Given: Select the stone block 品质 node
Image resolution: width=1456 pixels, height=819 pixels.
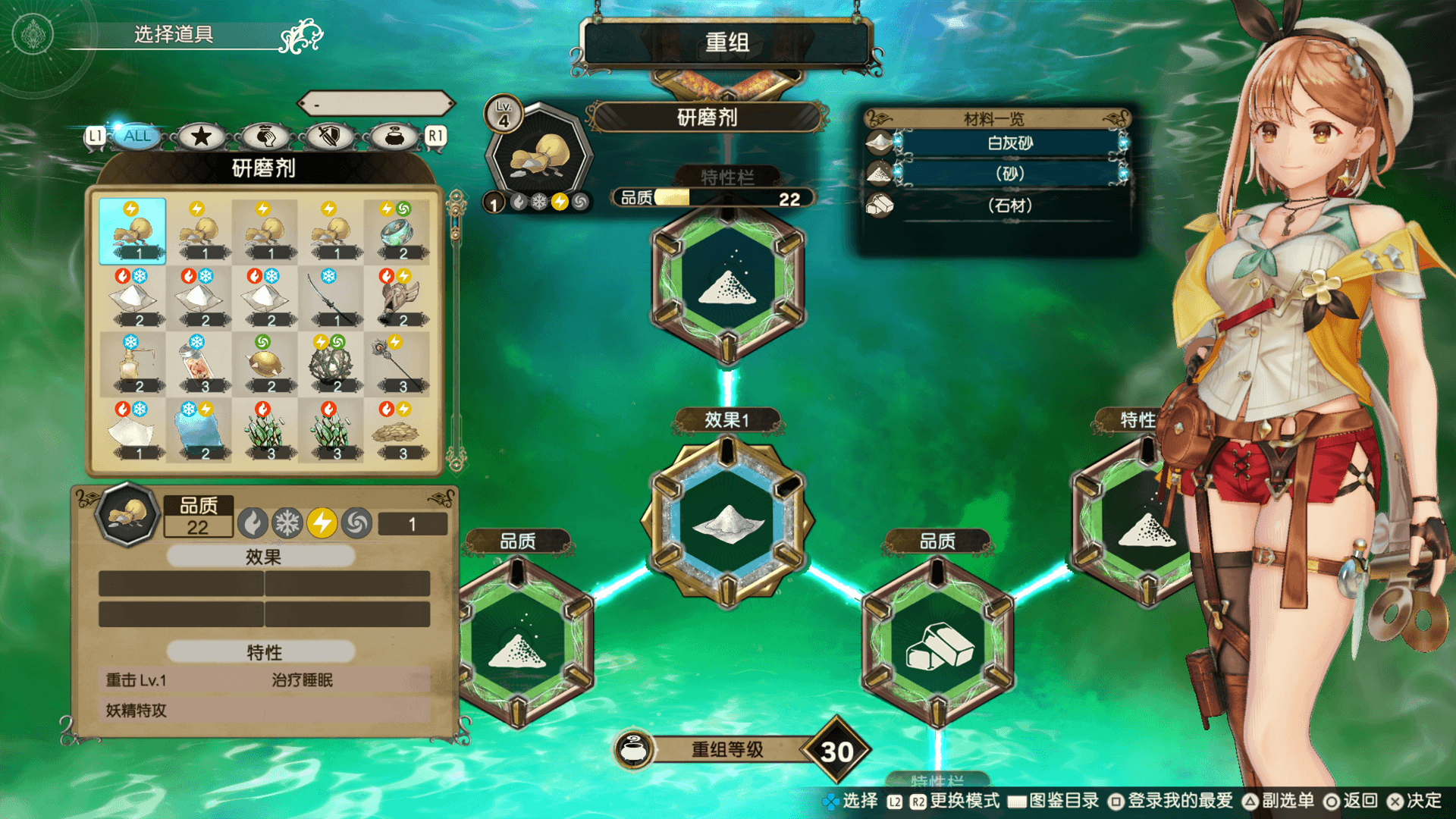Looking at the screenshot, I should point(938,645).
